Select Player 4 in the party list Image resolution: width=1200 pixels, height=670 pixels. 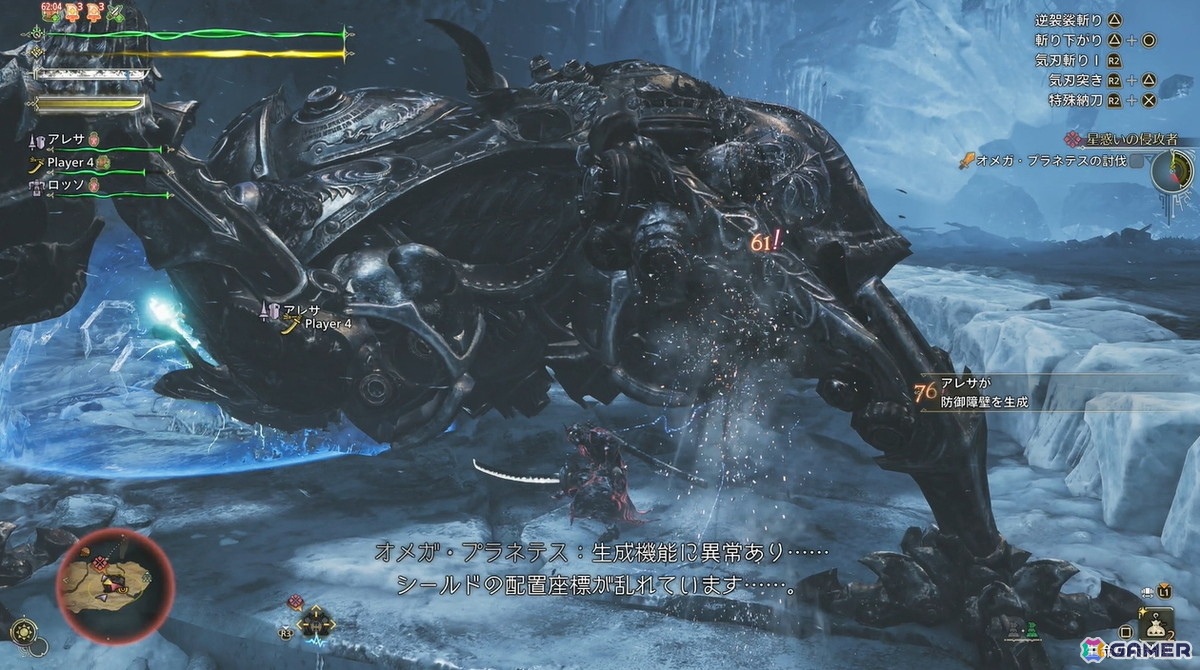[x=74, y=162]
